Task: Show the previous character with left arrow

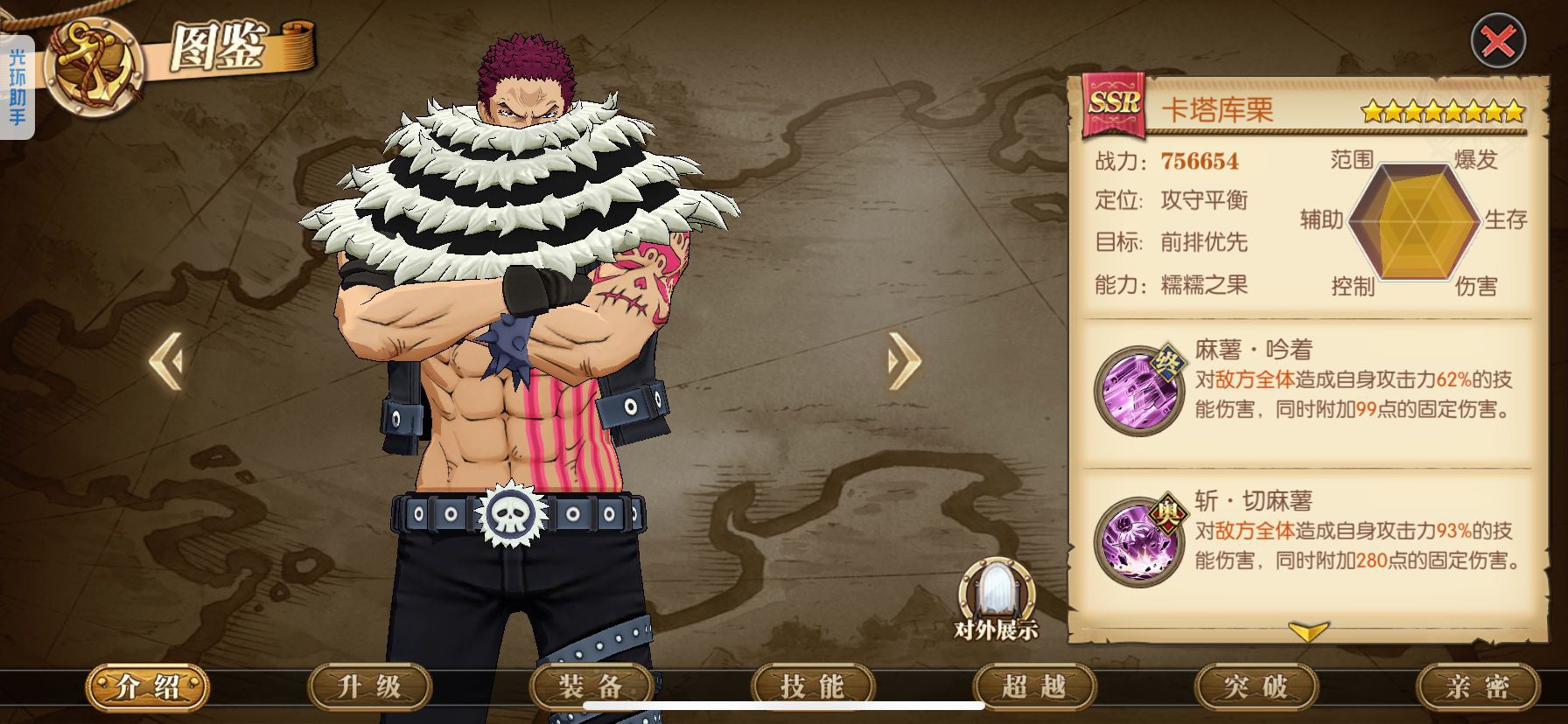Action: [x=166, y=359]
